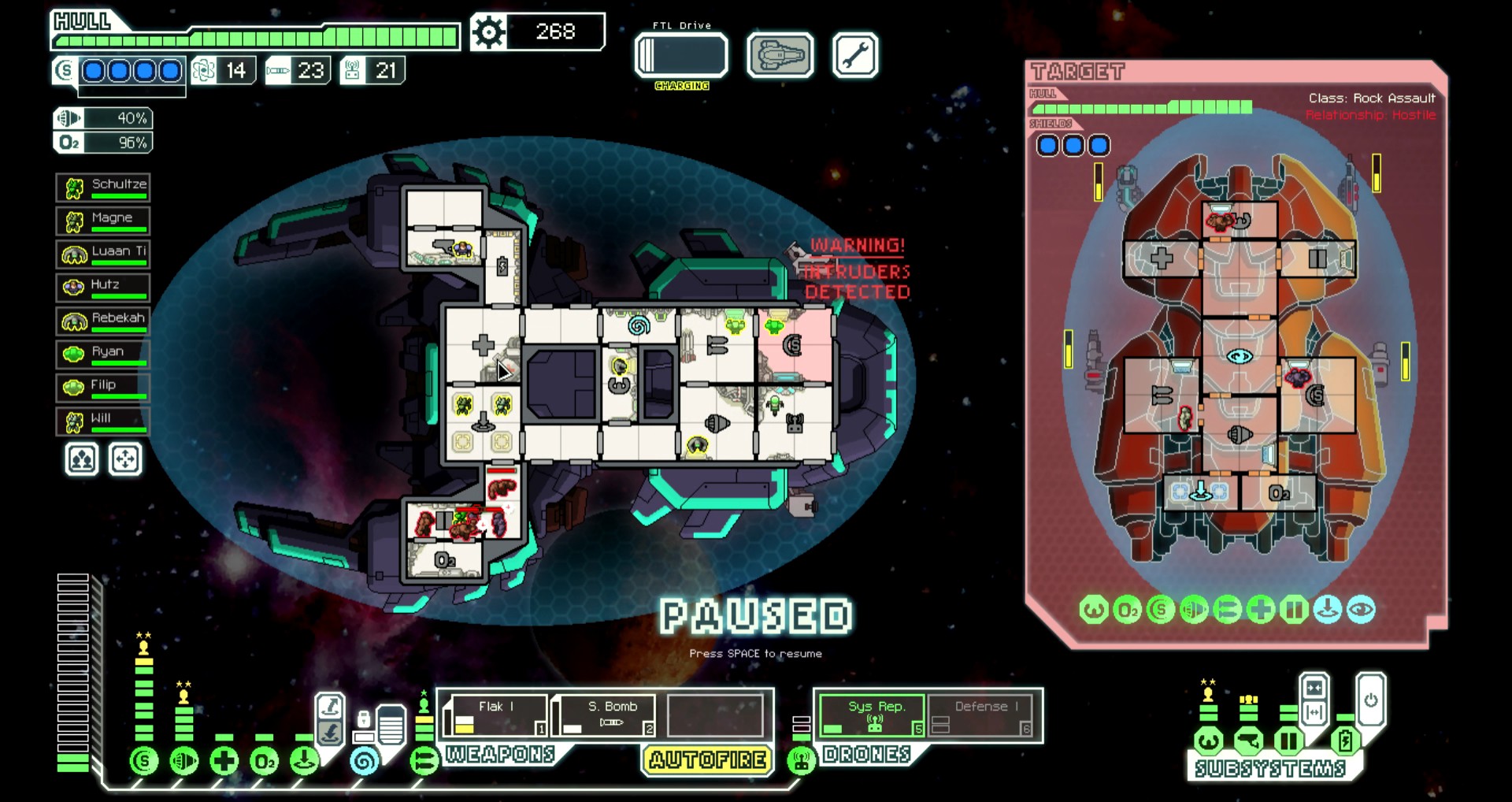Select crew member Hutz
This screenshot has width=1512, height=802.
coord(103,288)
